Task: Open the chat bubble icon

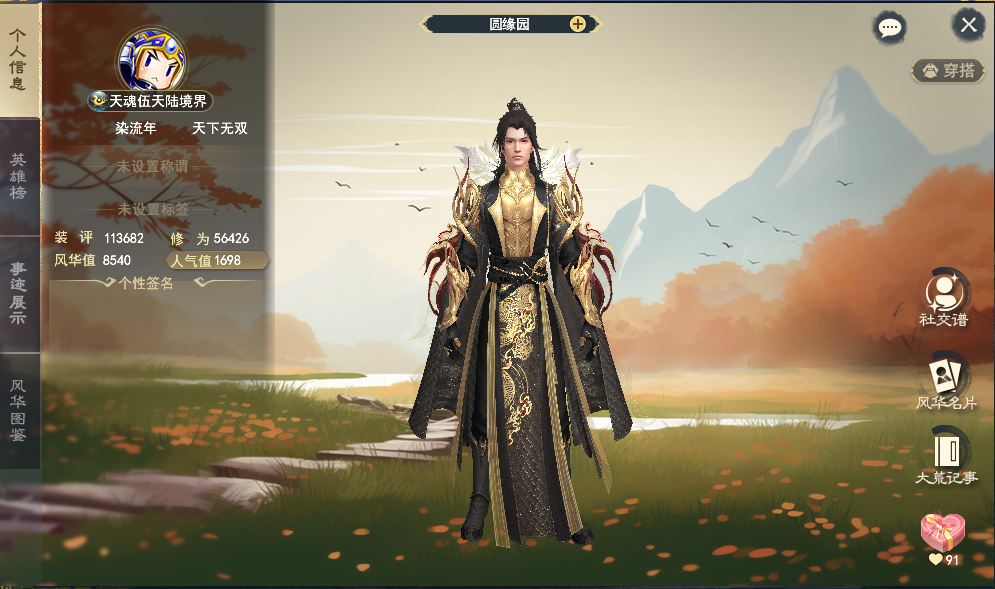Action: click(889, 27)
